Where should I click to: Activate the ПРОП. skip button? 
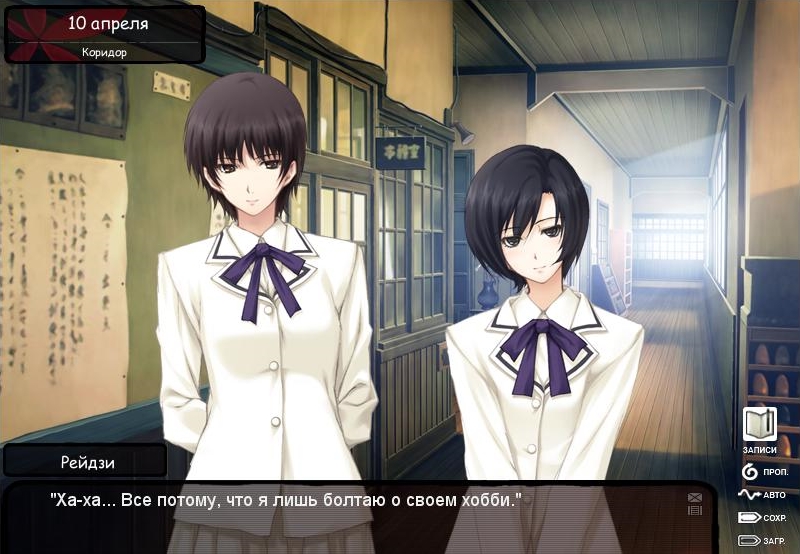762,471
